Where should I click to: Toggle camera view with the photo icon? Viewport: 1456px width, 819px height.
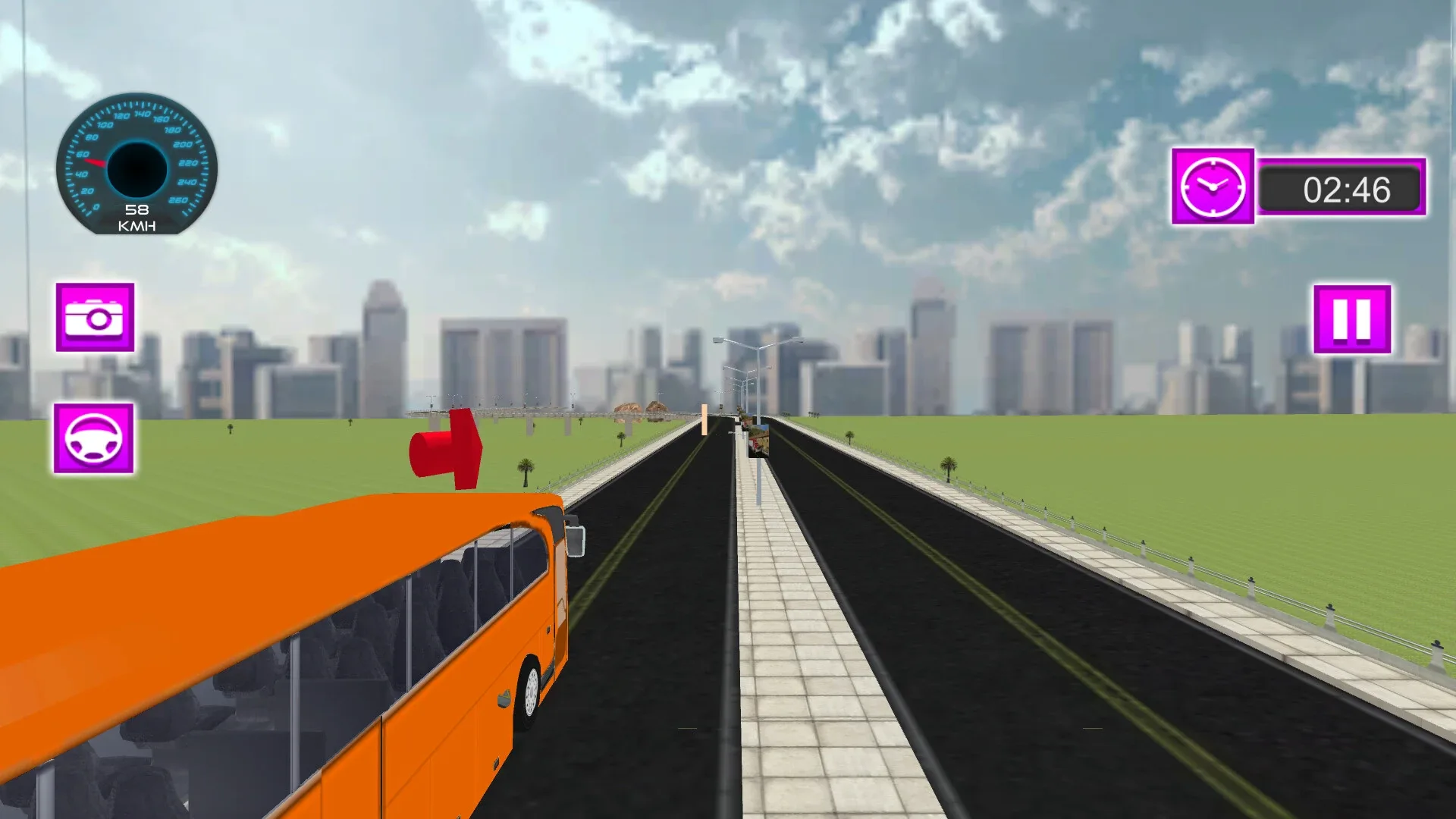[x=95, y=318]
